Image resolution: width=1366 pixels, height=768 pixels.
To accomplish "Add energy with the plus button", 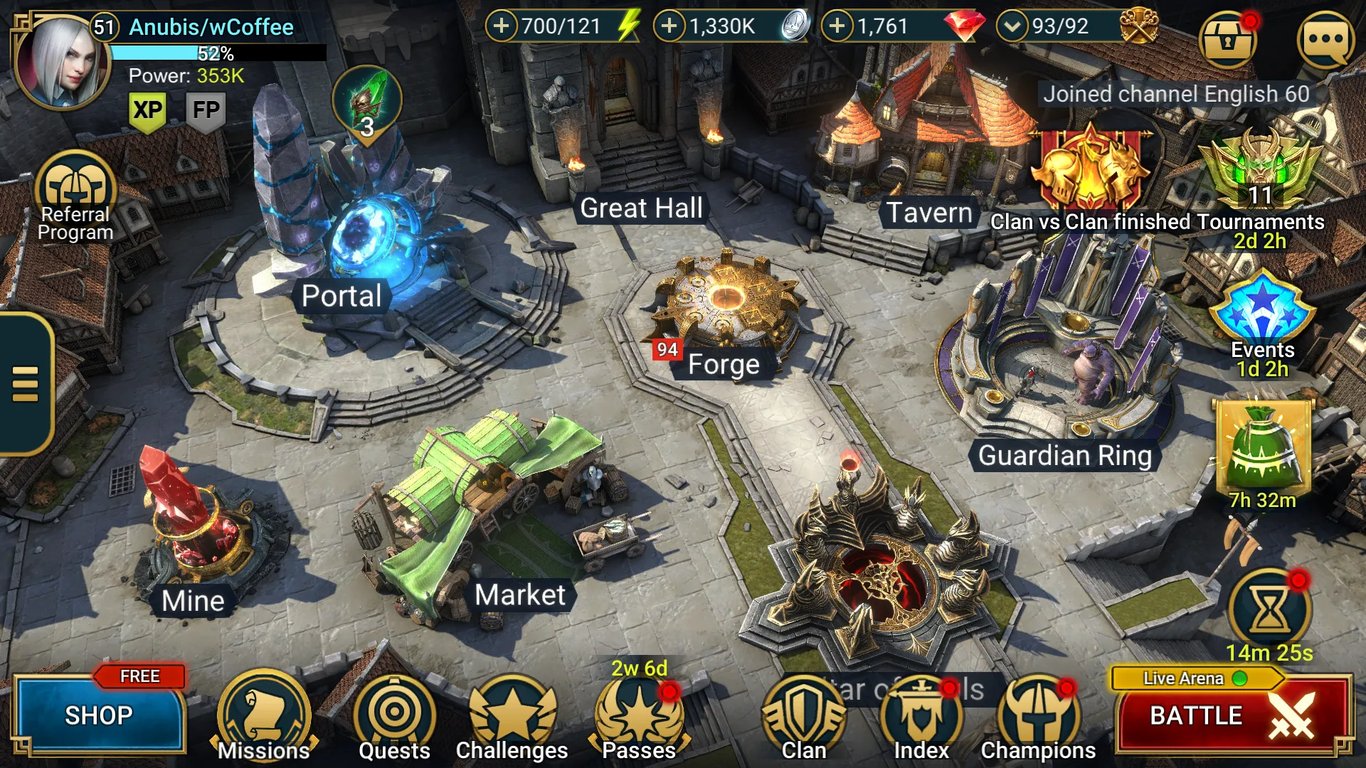I will click(x=502, y=26).
